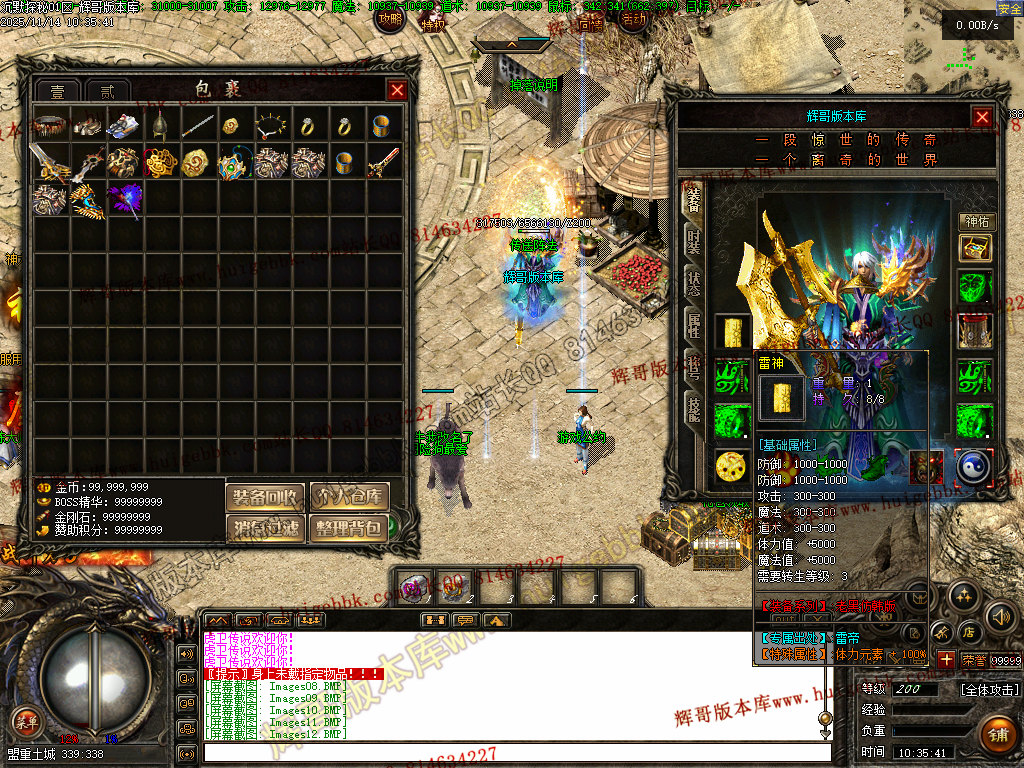
Task: Select the spiked necklace in the bag
Action: [272, 126]
